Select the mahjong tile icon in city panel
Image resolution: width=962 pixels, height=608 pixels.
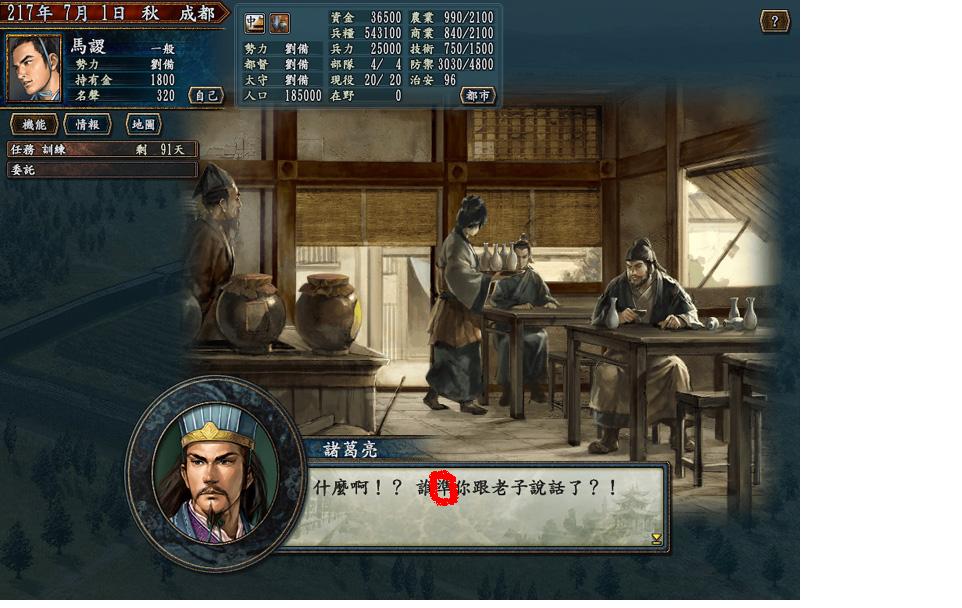pos(255,23)
